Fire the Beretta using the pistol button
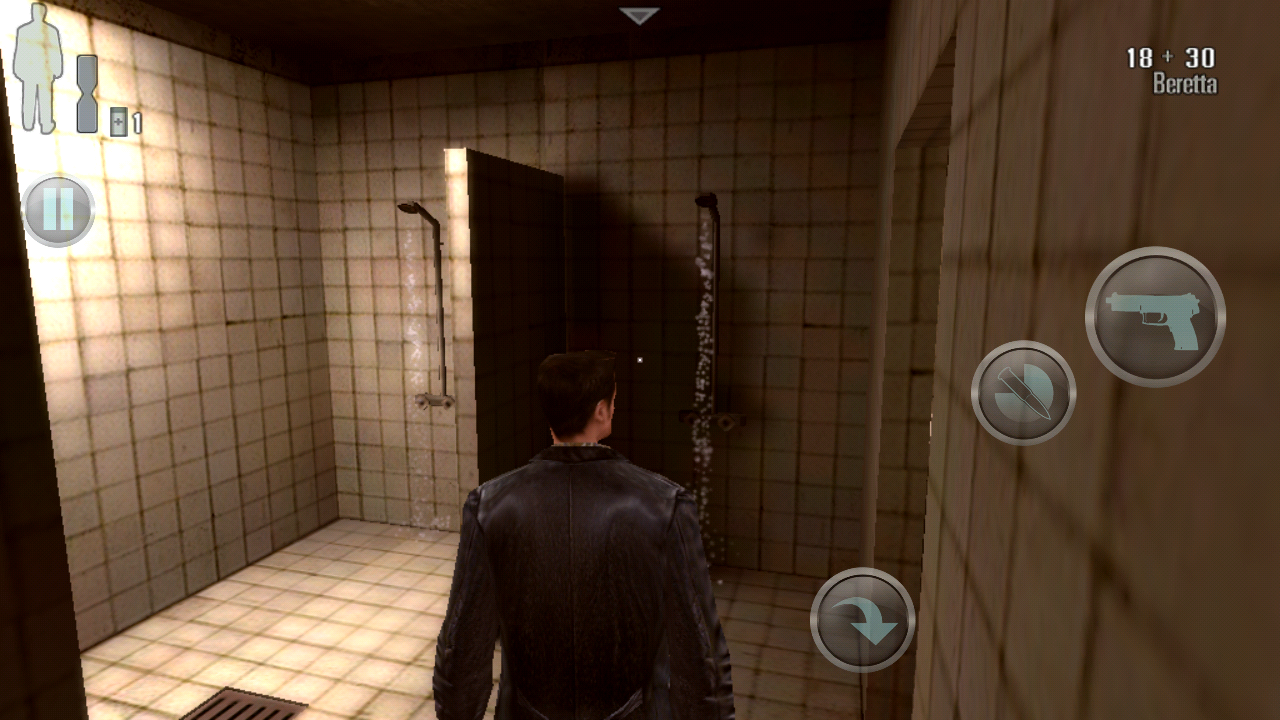 coord(1155,317)
